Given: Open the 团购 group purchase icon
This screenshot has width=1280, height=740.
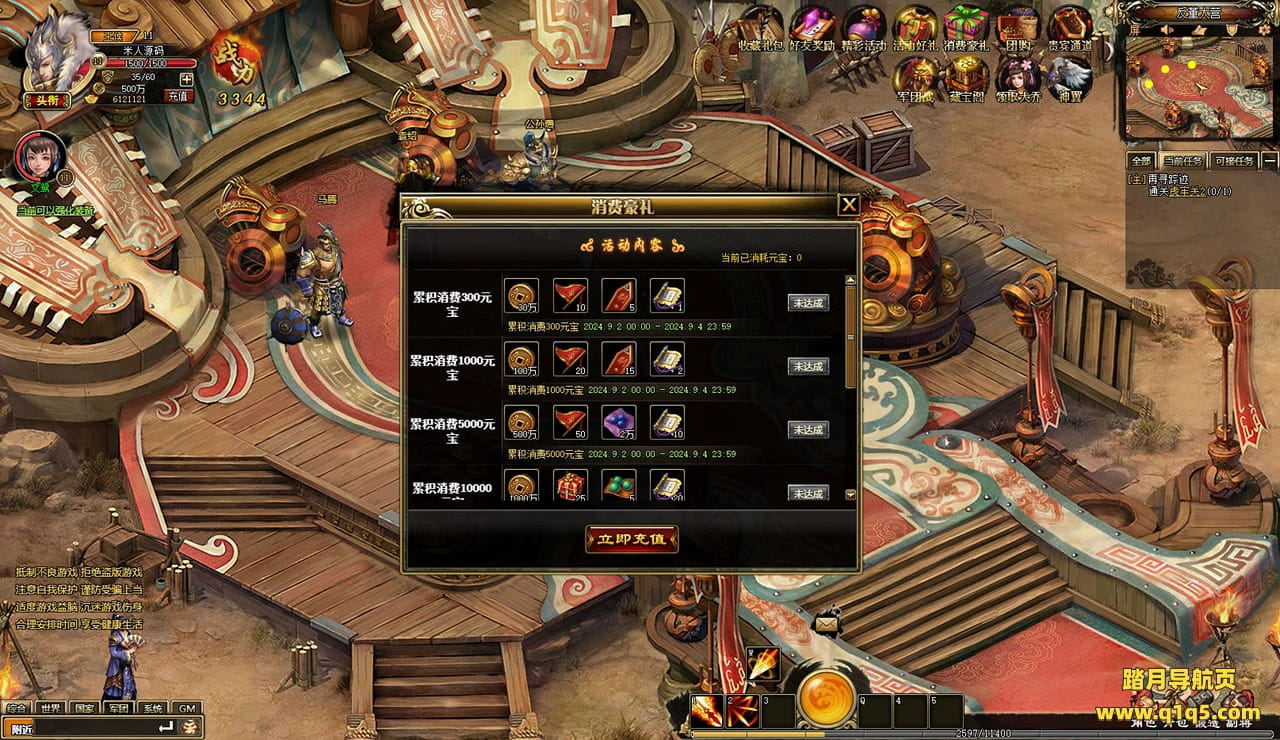Looking at the screenshot, I should pos(1018,26).
